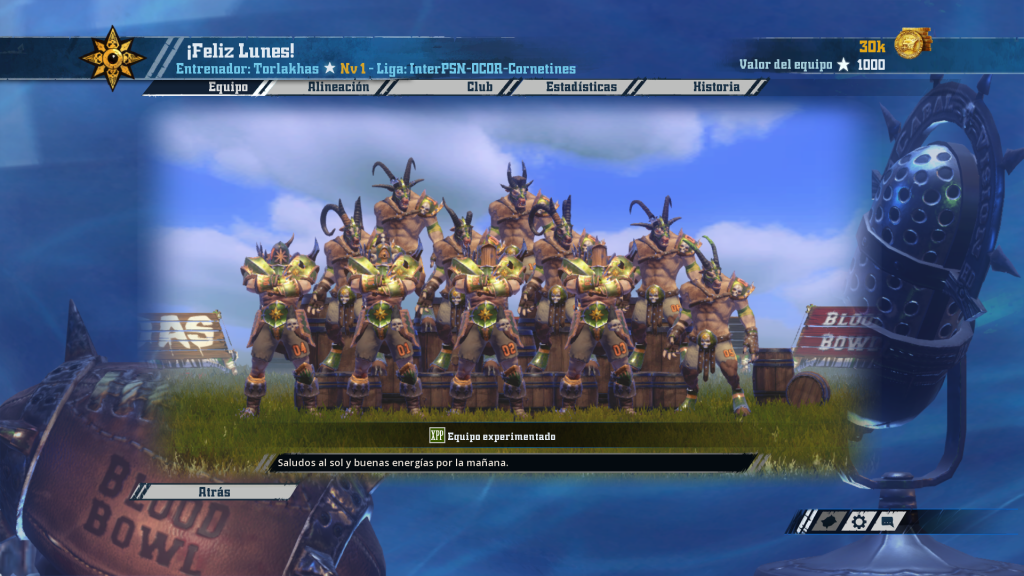
Task: Click the greyed-out icon beside the gear
Action: click(x=827, y=521)
